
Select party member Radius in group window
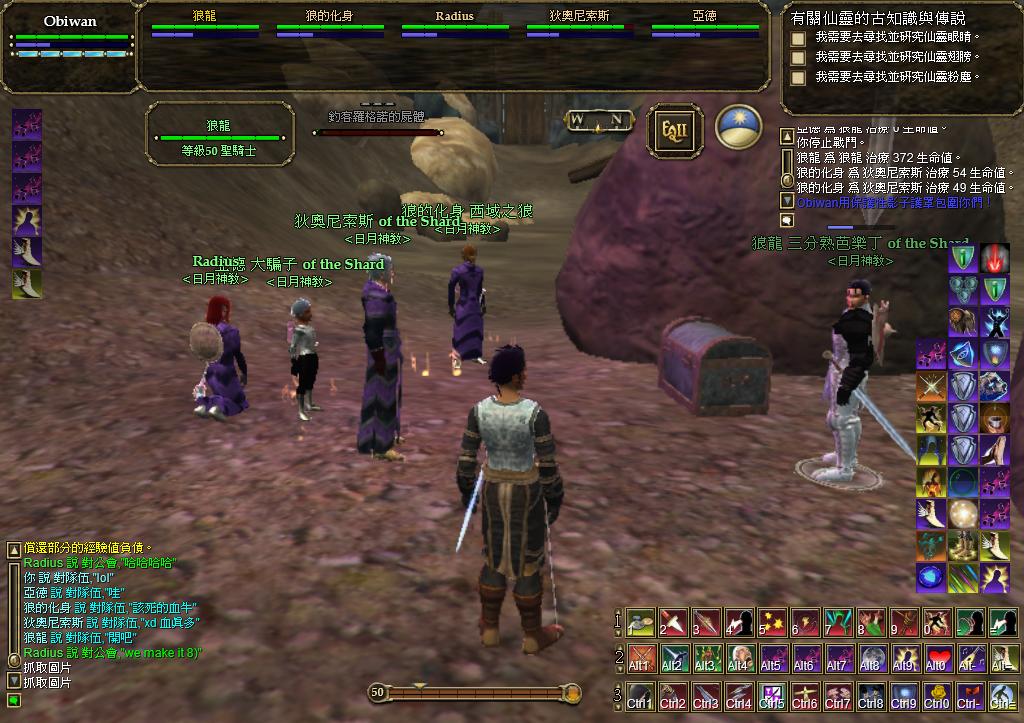[x=455, y=24]
